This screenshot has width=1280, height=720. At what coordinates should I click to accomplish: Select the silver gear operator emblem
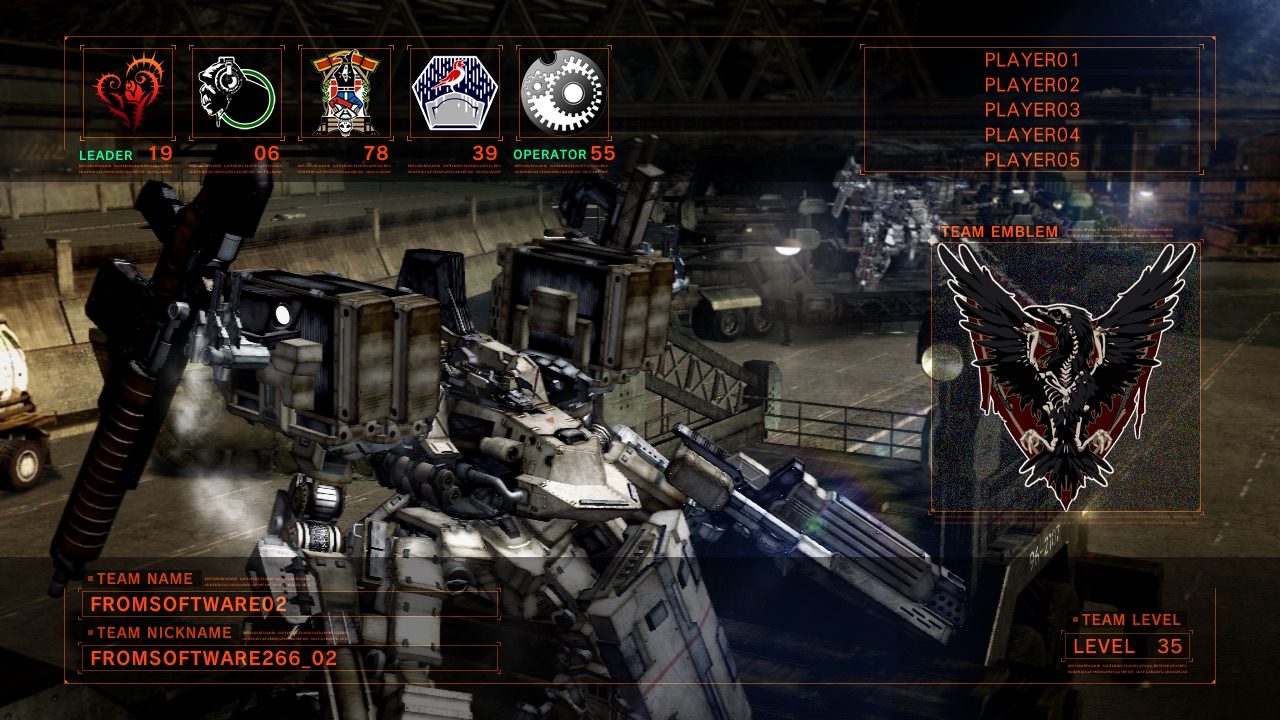pos(563,93)
